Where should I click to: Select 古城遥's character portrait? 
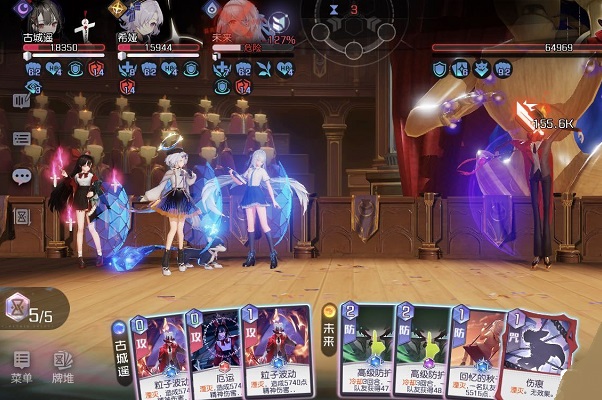[x=40, y=18]
